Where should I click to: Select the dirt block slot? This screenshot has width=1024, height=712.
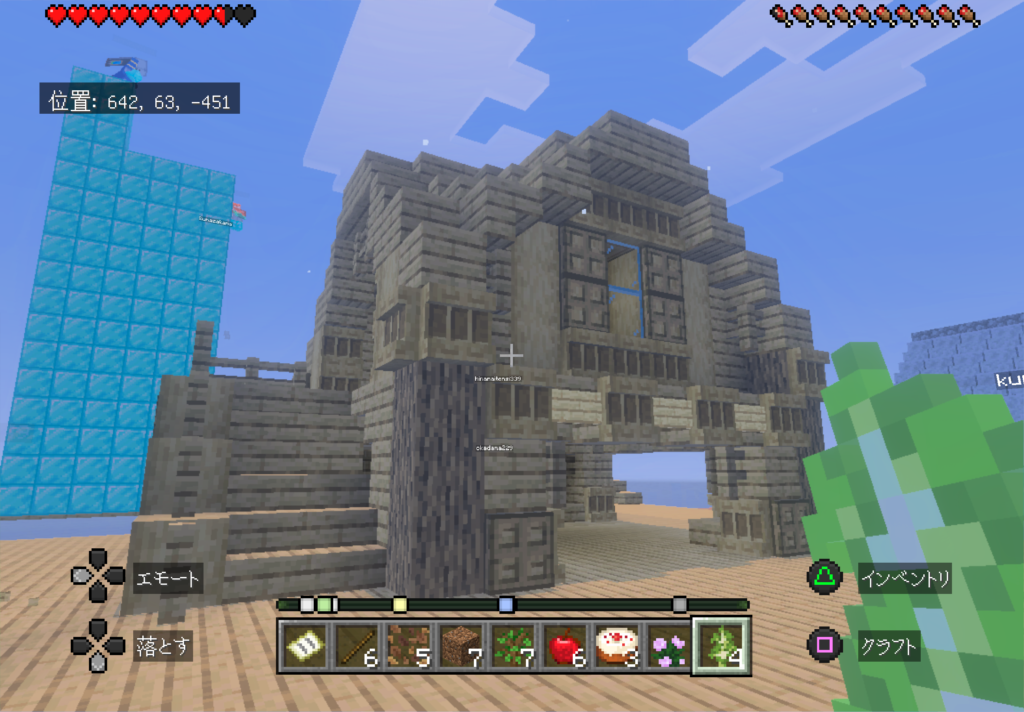point(461,647)
